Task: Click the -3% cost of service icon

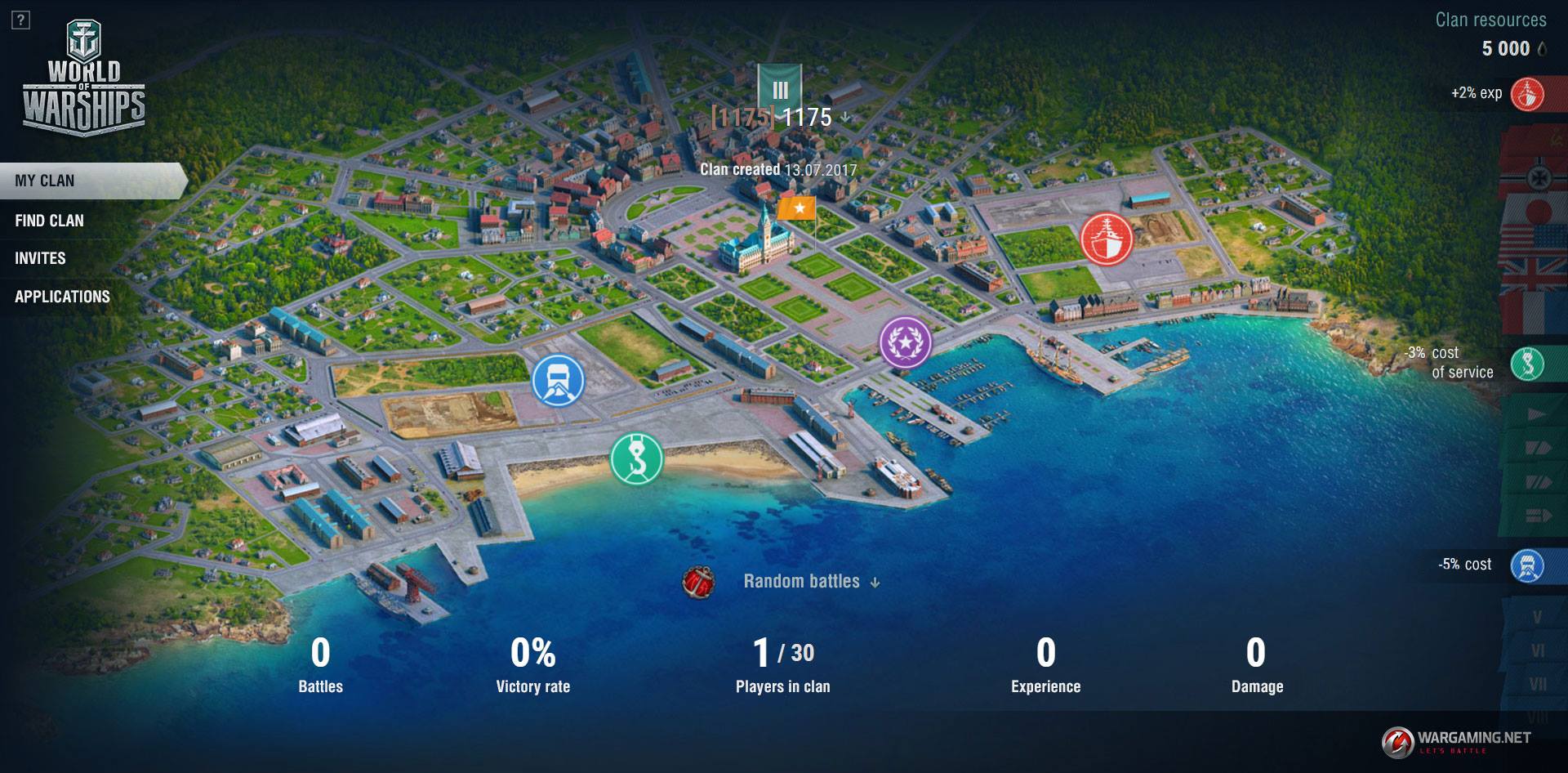Action: point(1526,364)
